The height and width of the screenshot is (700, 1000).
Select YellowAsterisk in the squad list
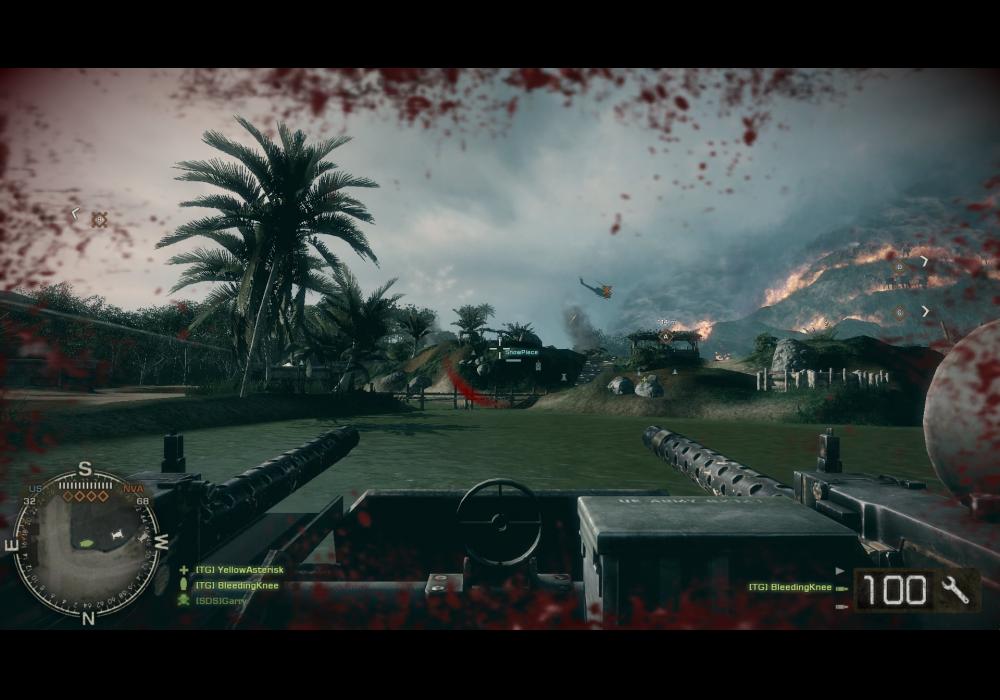(x=240, y=570)
